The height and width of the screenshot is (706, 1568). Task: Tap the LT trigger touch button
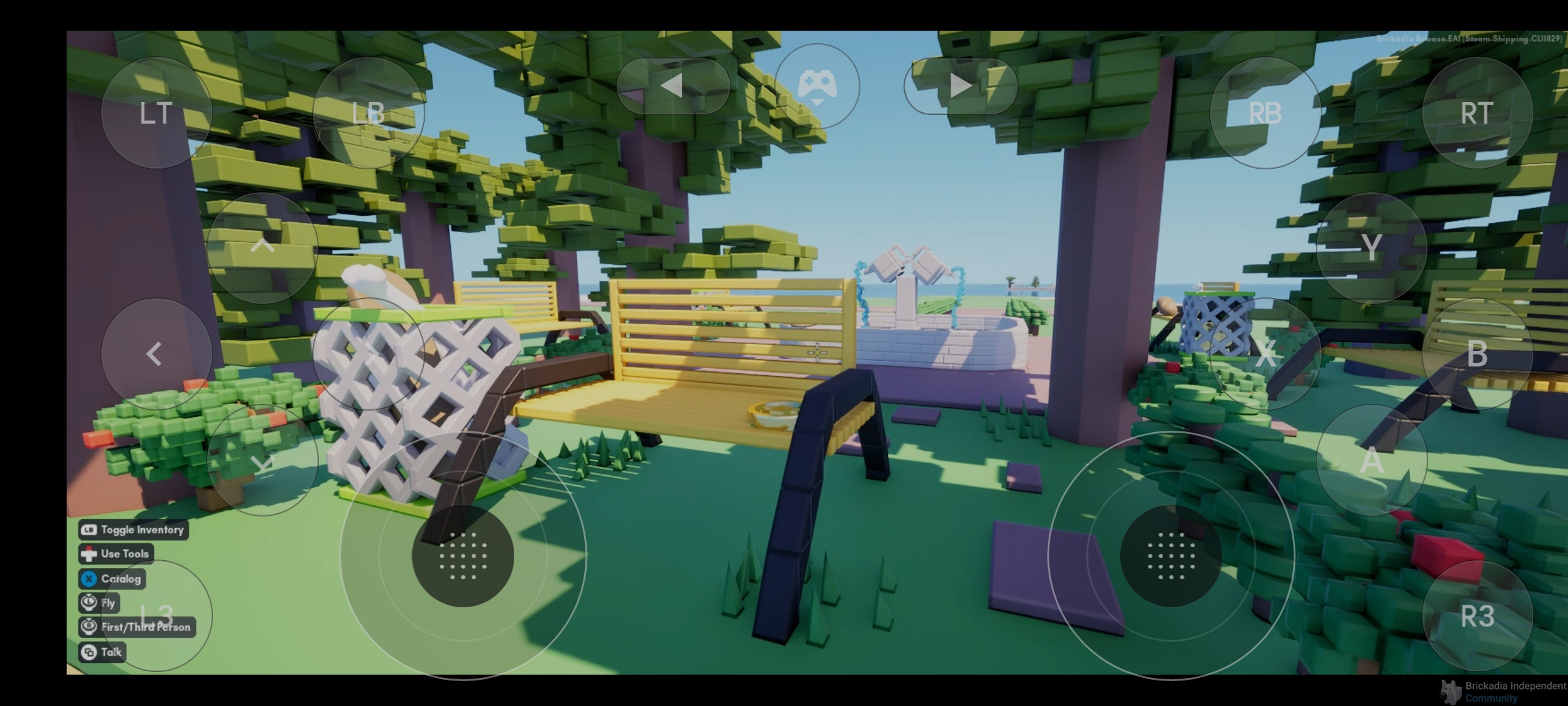coord(156,113)
